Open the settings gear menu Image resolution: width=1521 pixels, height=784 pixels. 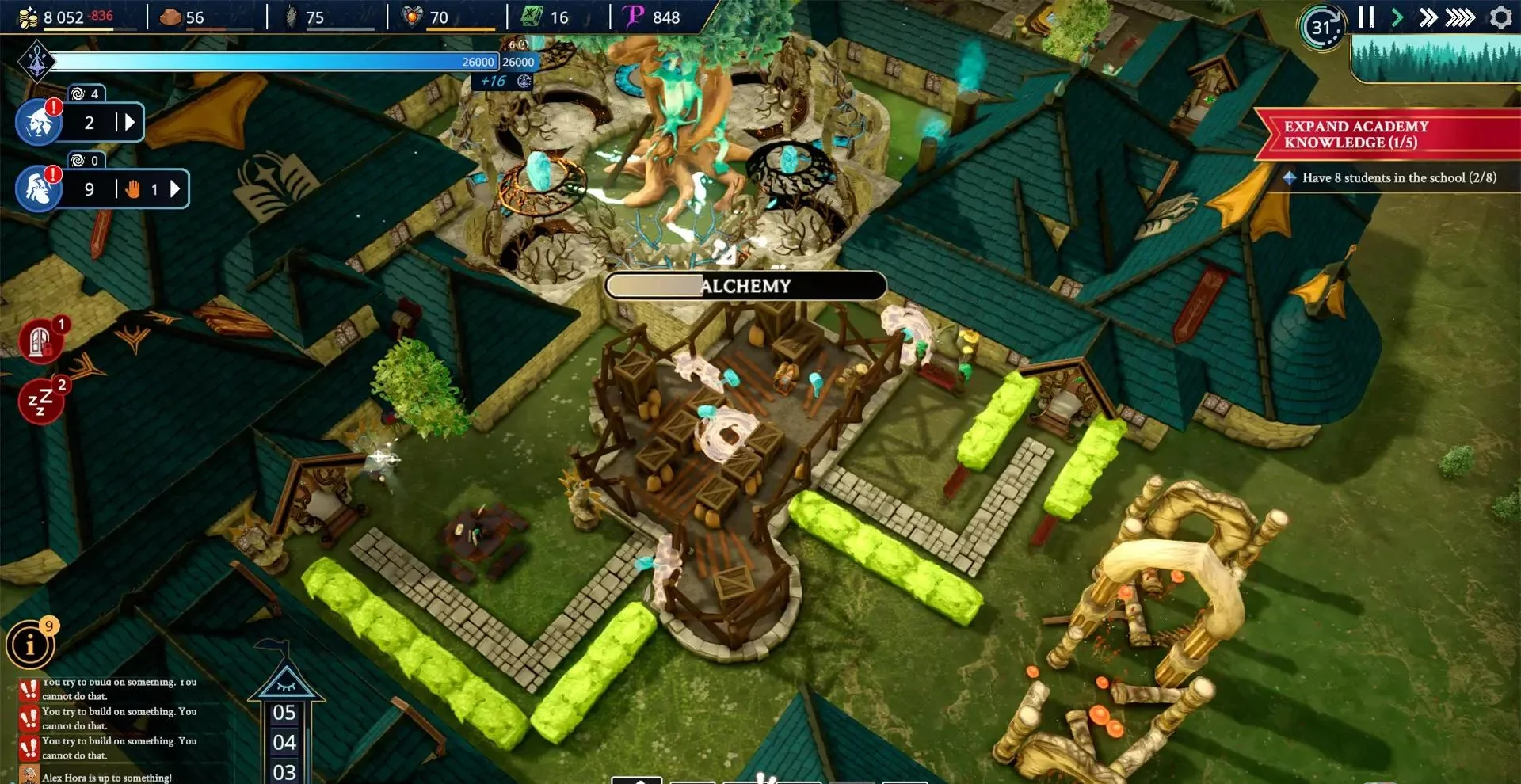1500,17
